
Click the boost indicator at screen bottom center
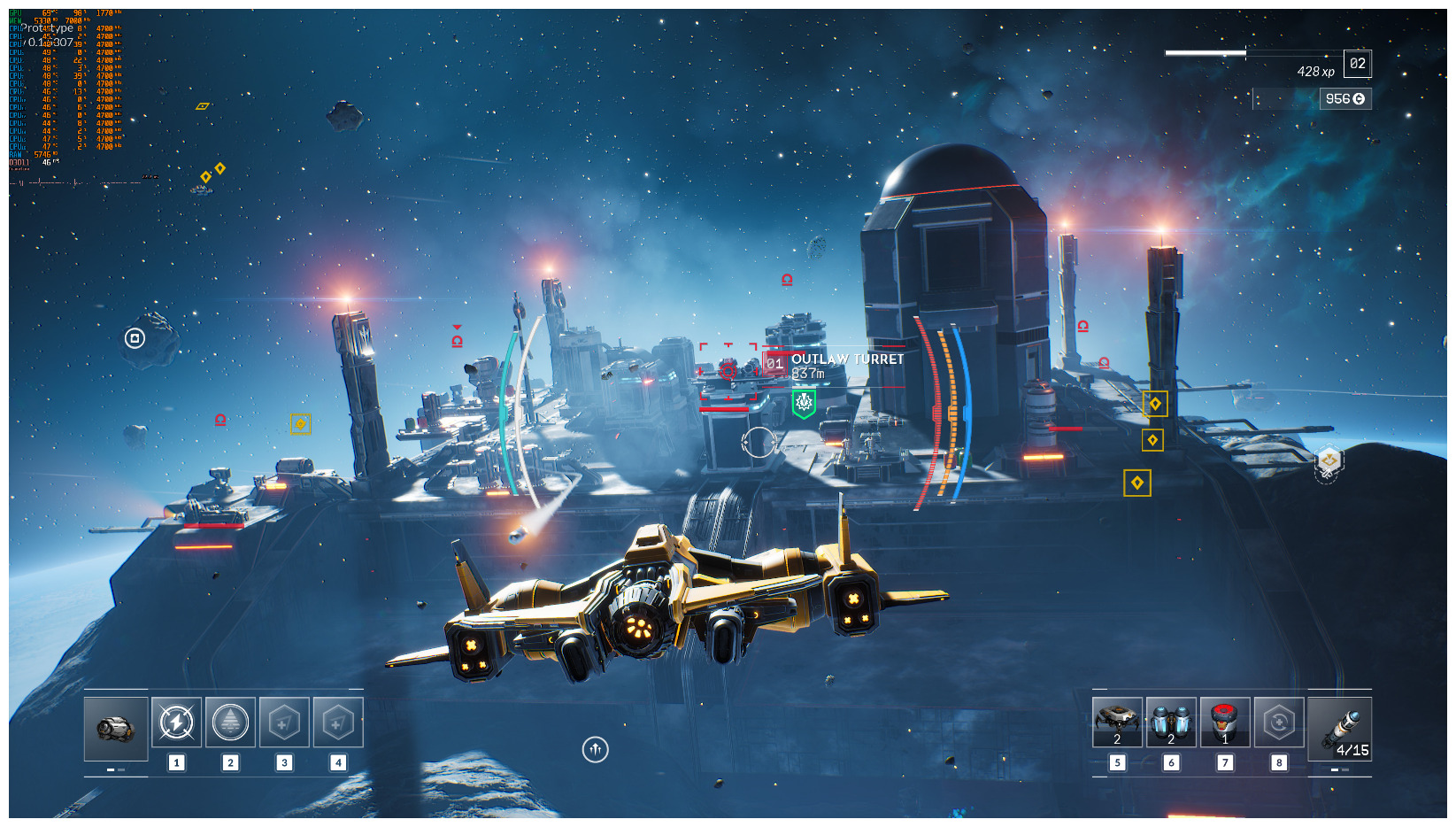coord(596,748)
